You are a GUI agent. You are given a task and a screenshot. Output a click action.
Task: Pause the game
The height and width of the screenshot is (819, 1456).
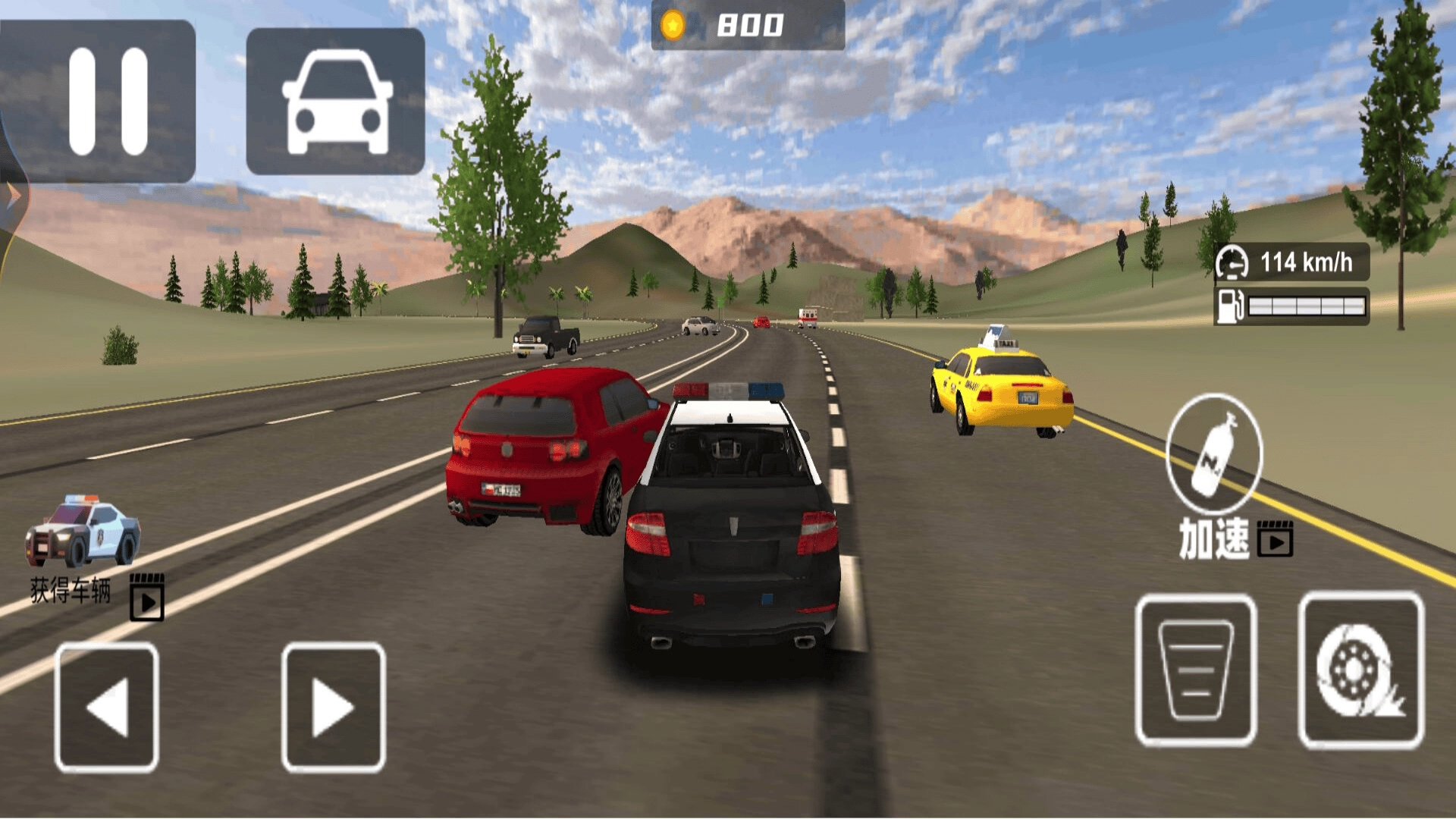(99, 101)
